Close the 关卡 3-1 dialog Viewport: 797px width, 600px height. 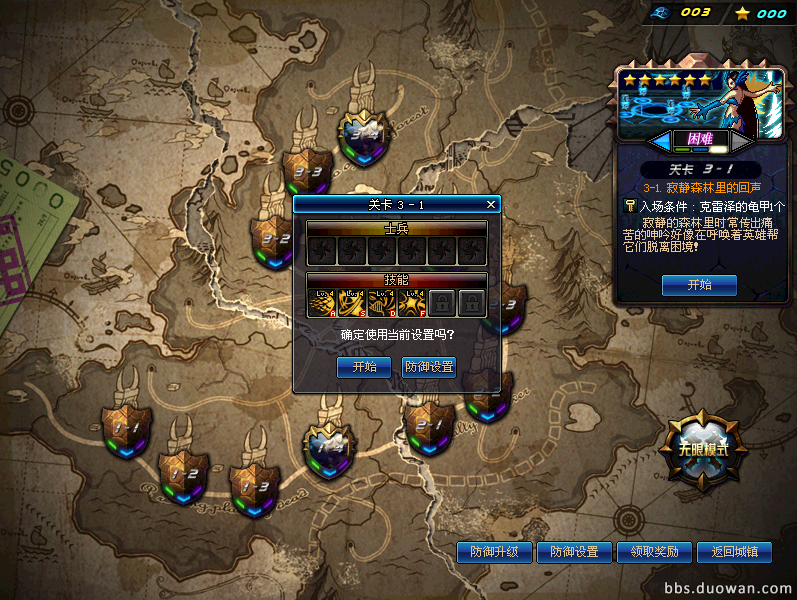[x=490, y=204]
